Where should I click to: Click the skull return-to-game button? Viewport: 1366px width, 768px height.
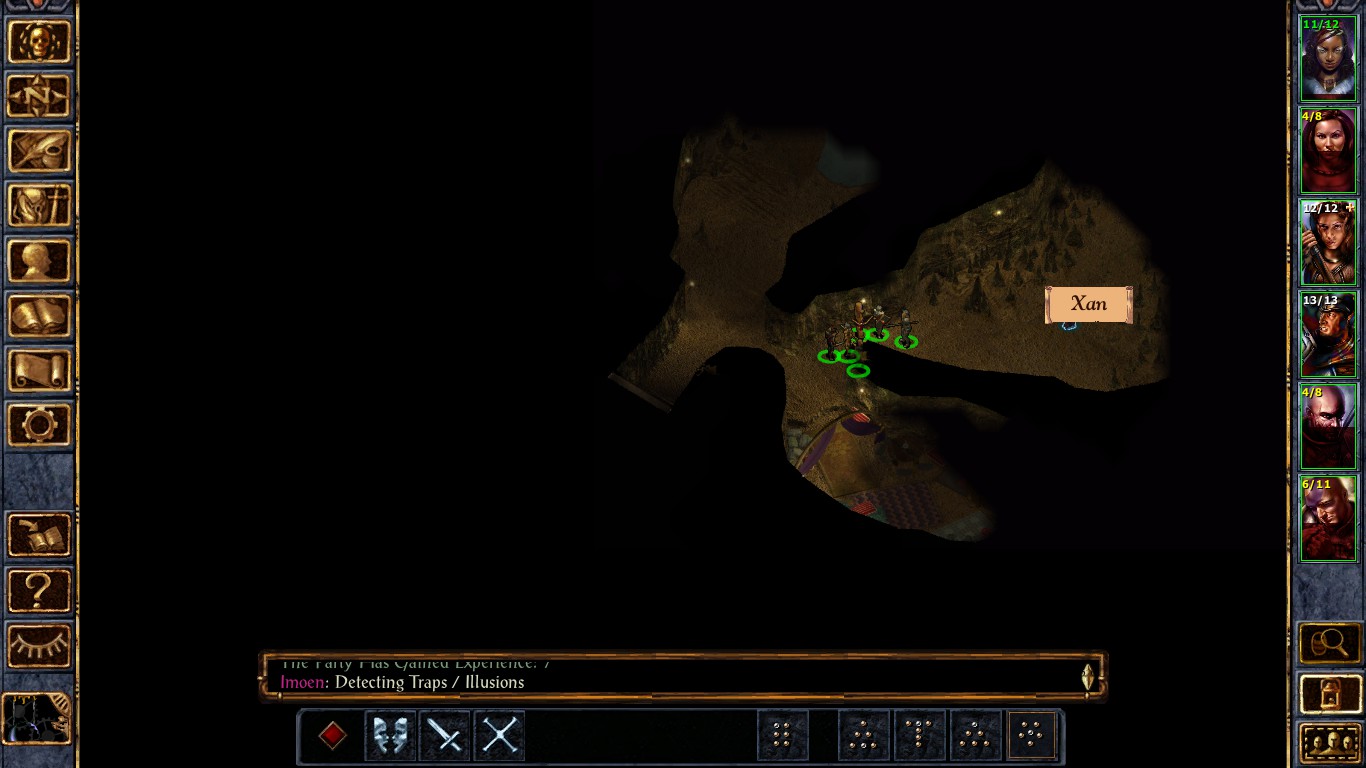point(39,42)
